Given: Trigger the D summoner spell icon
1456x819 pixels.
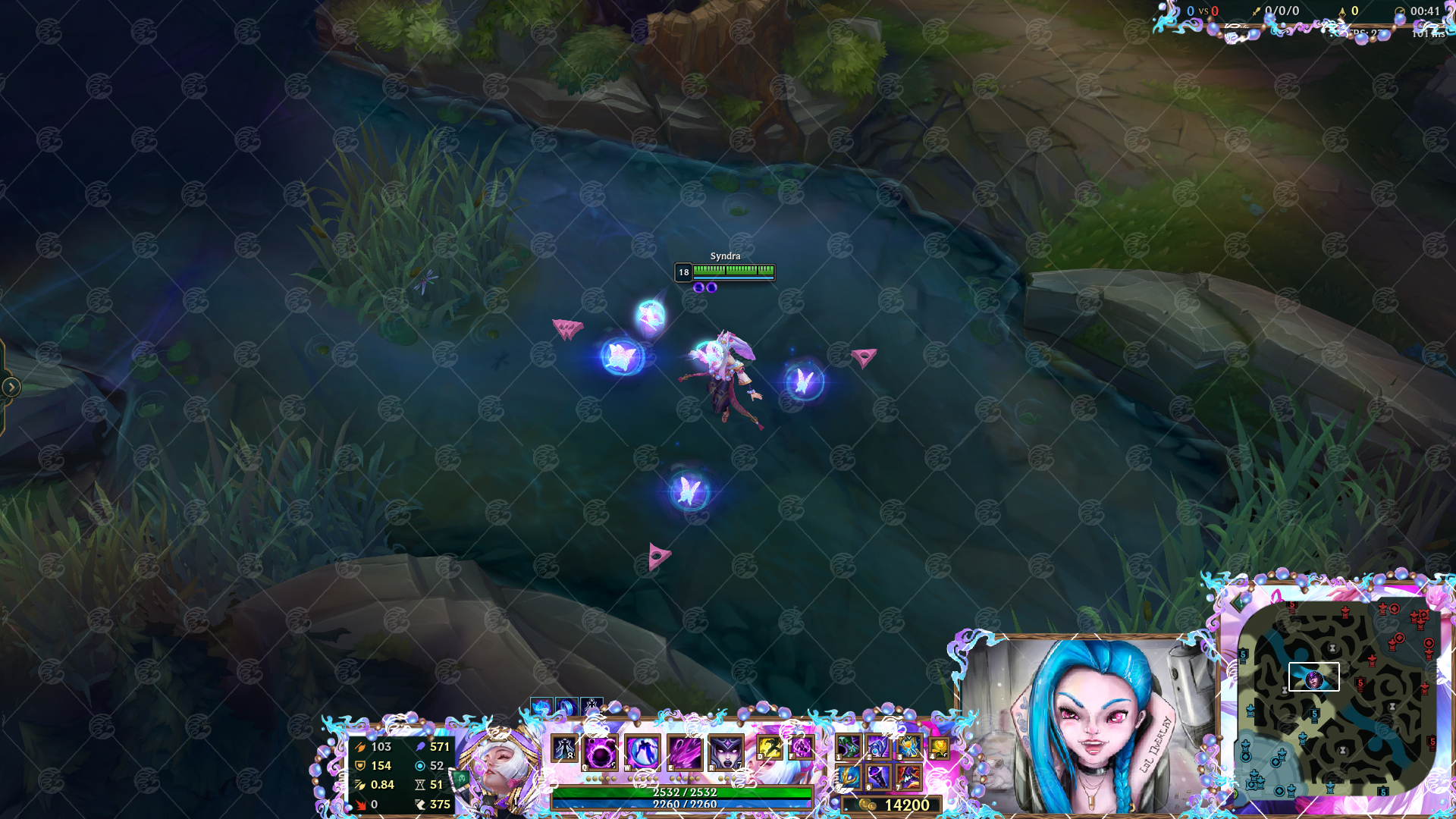Looking at the screenshot, I should pos(770,748).
